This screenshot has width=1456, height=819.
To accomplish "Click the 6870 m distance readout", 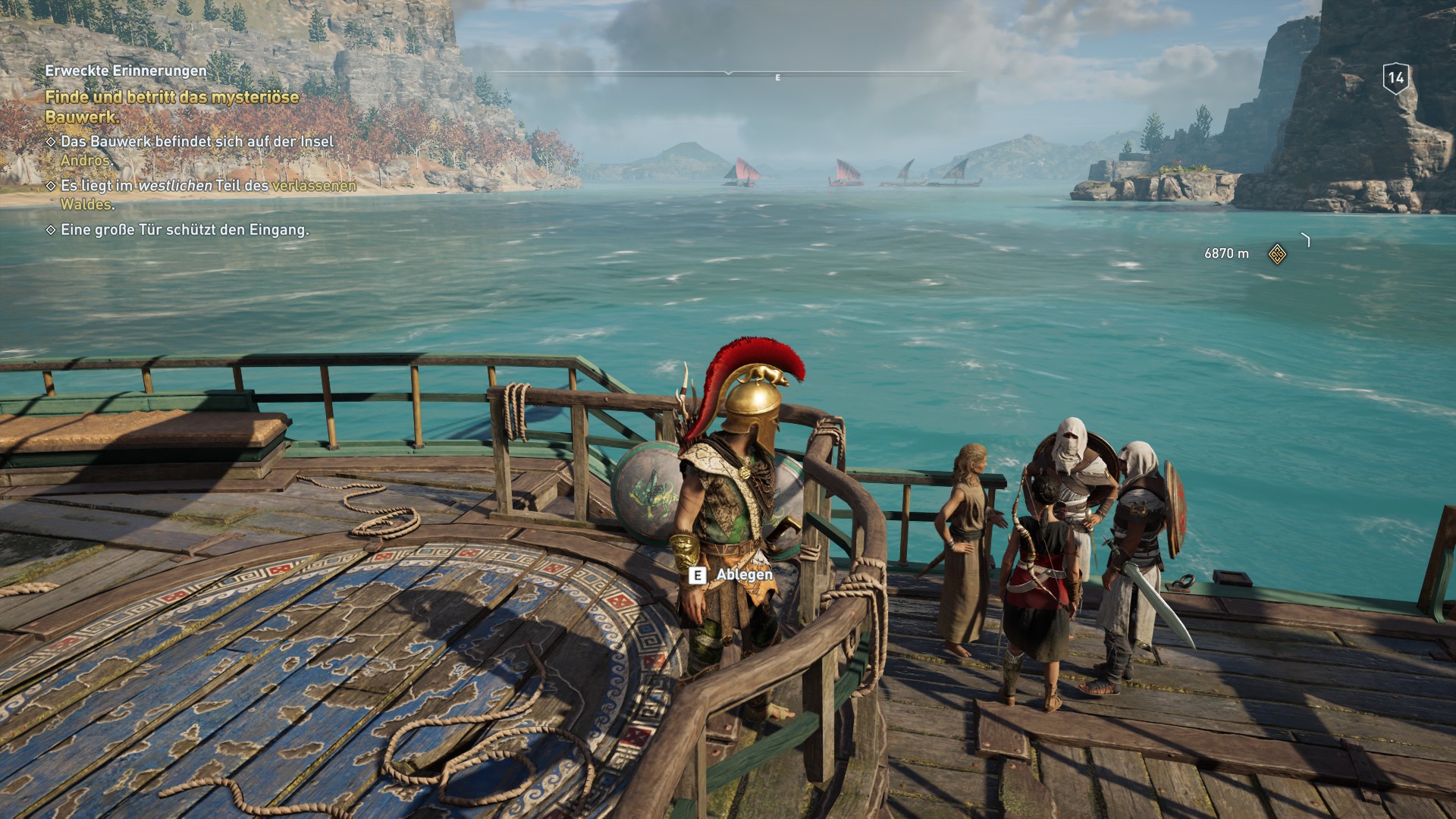I will tap(1225, 254).
